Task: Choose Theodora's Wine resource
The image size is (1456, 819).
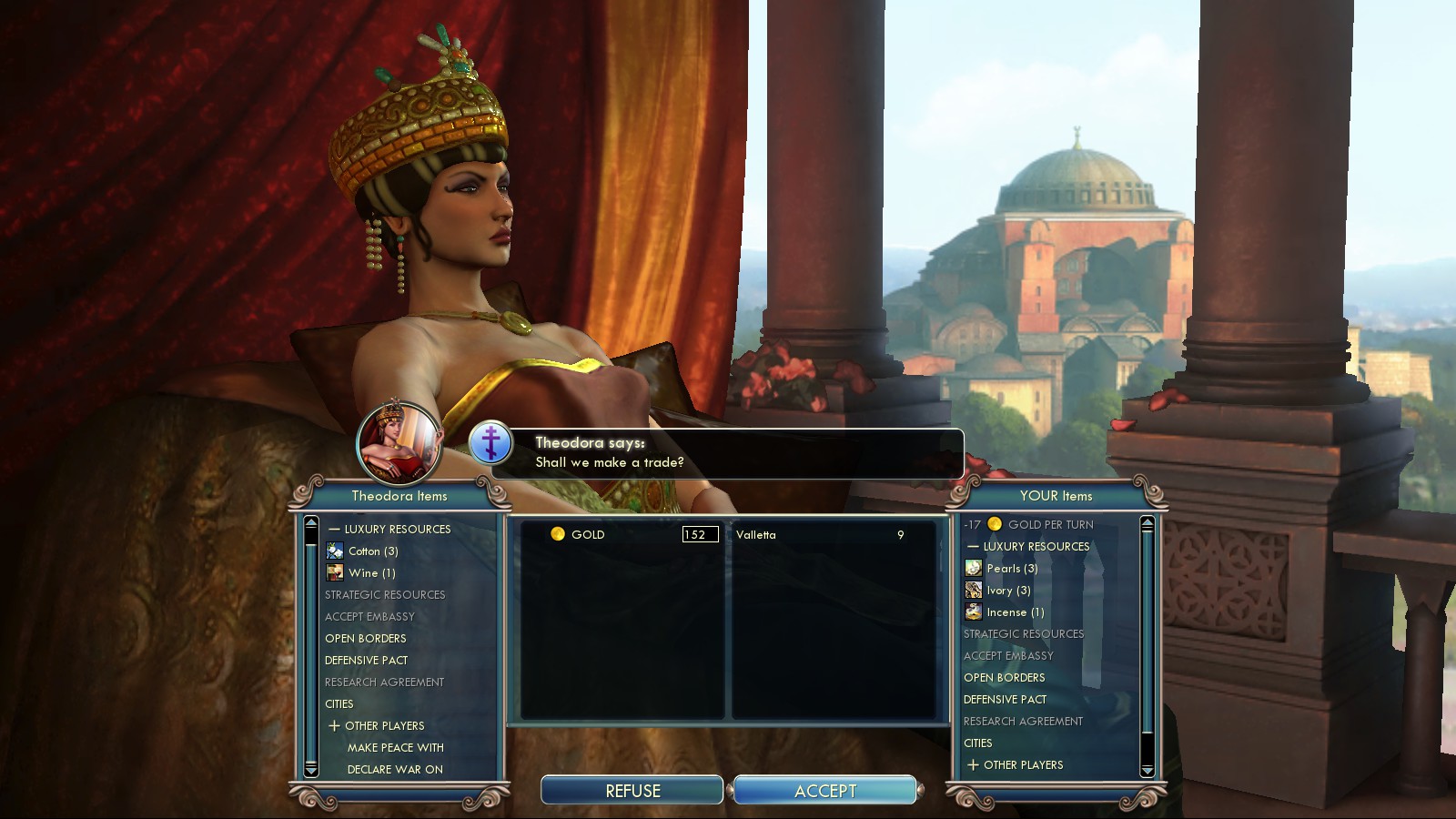Action: 370,573
